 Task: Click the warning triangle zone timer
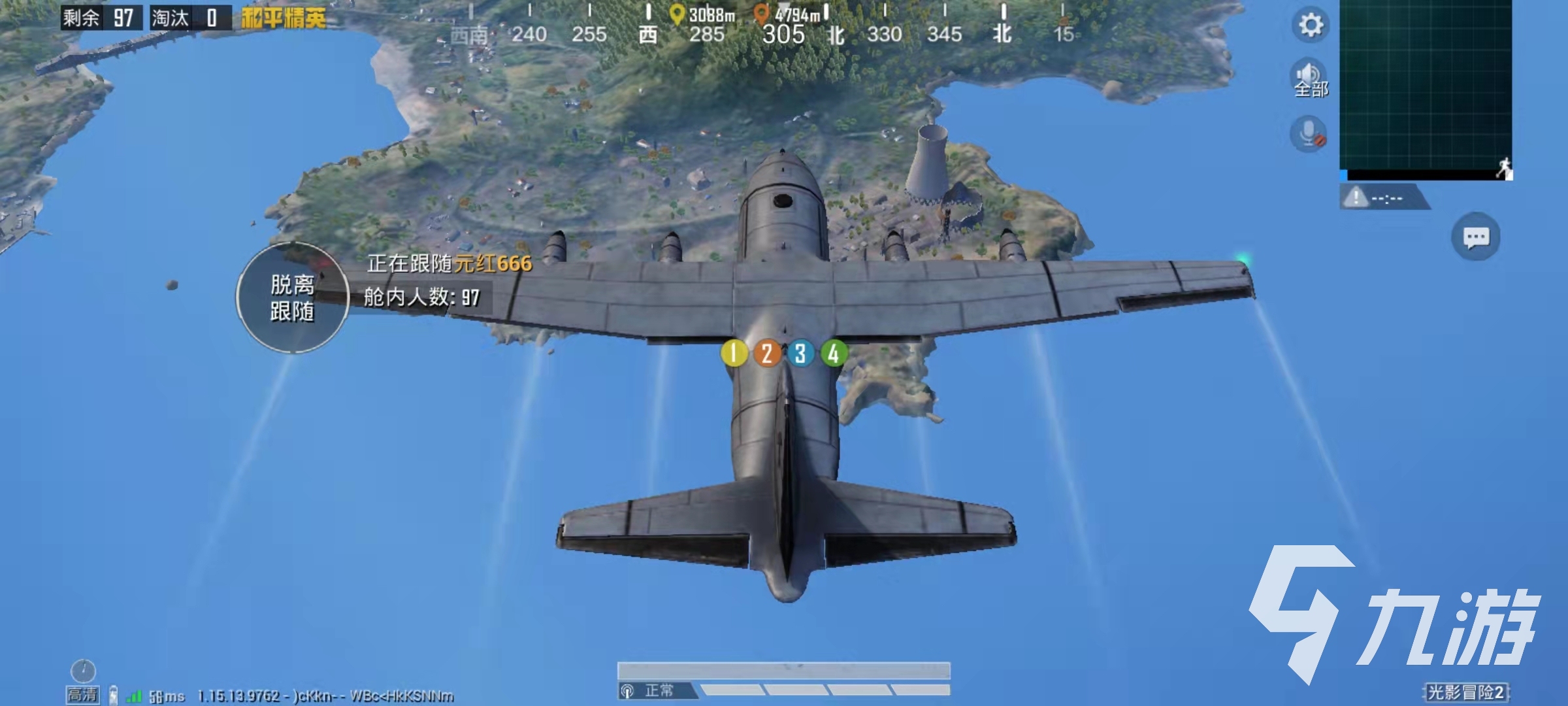coord(1356,197)
